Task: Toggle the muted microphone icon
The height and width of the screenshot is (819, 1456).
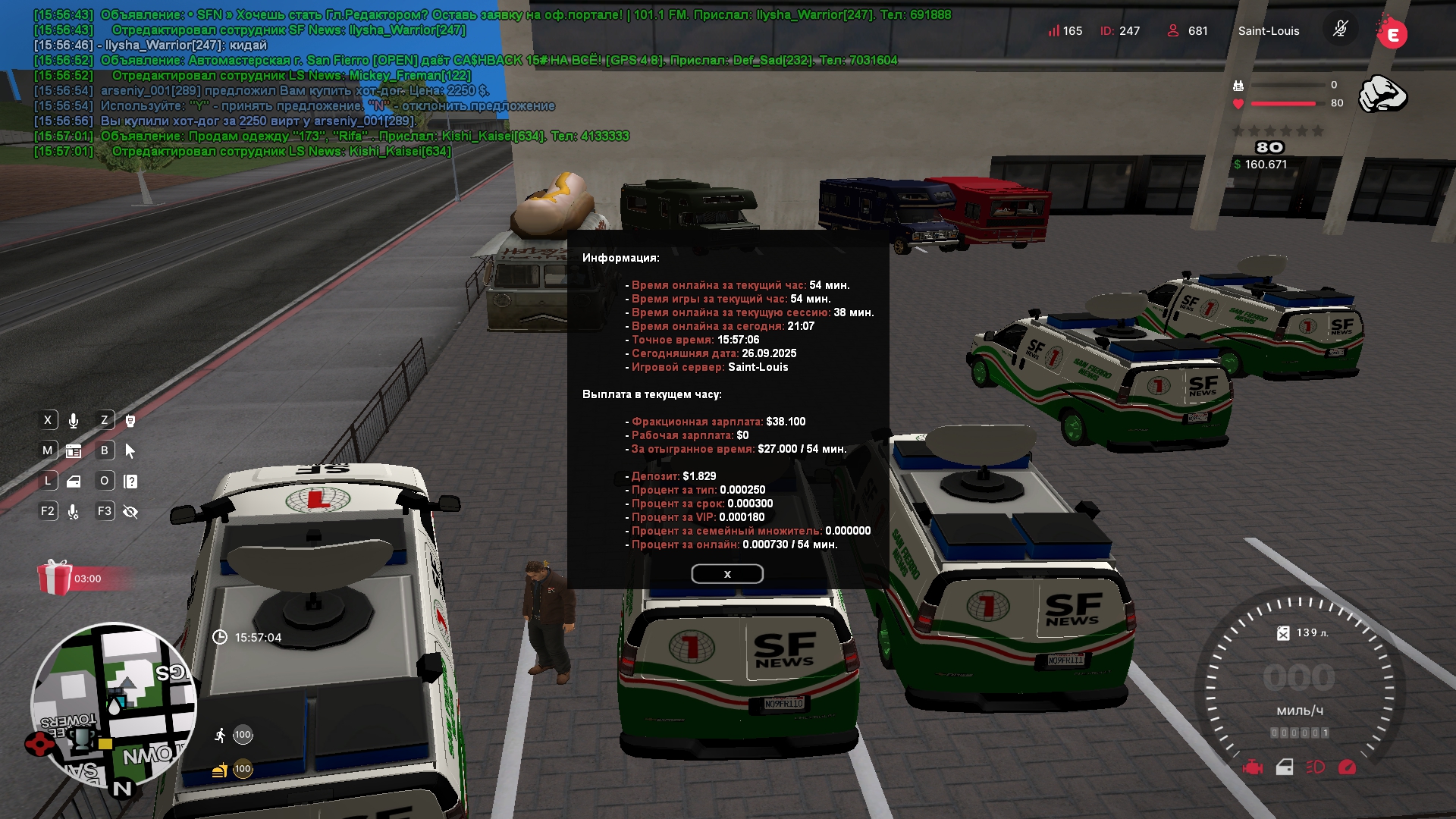Action: 1340,30
